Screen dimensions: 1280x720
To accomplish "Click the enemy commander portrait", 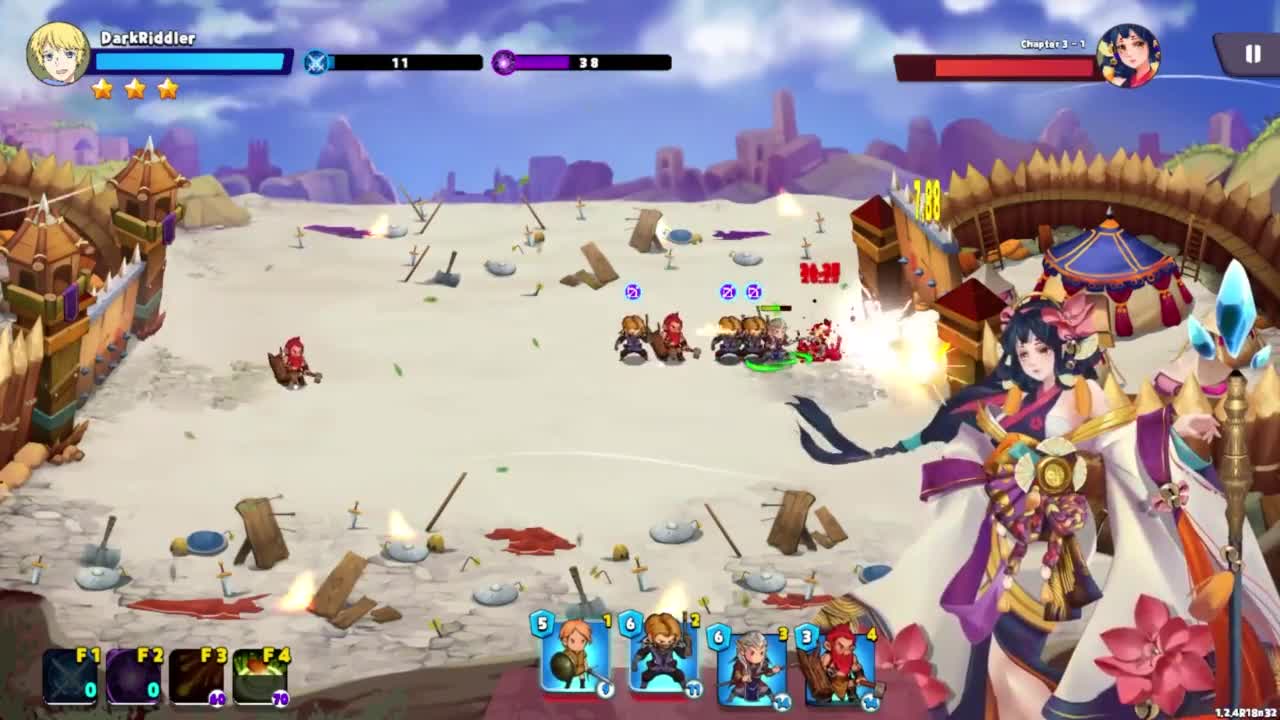I will point(1128,56).
